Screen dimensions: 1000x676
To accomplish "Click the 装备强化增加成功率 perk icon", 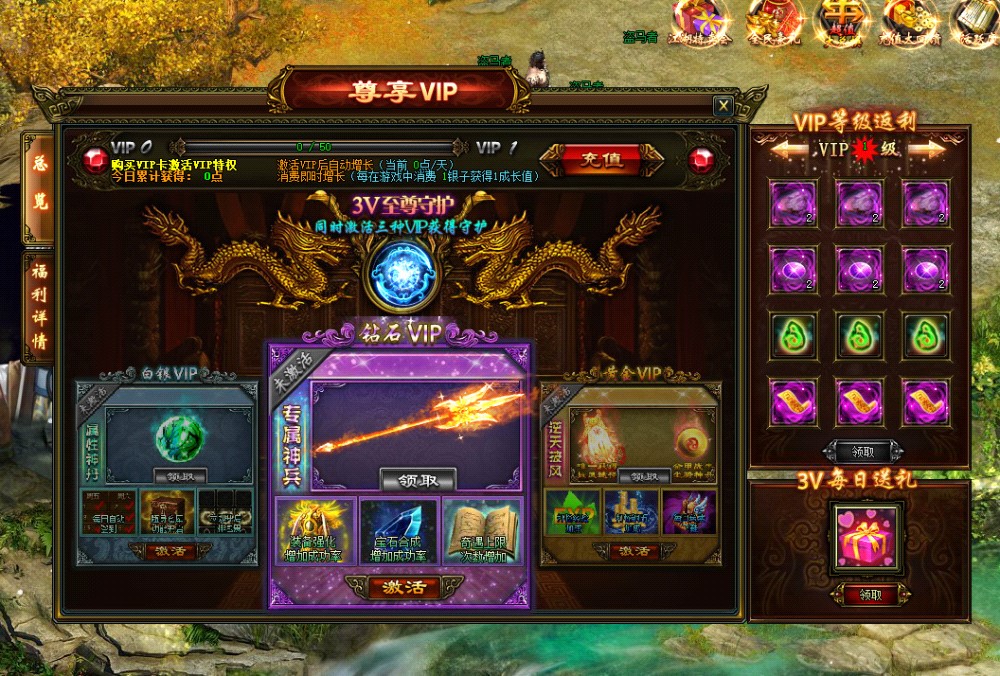I will tap(314, 532).
